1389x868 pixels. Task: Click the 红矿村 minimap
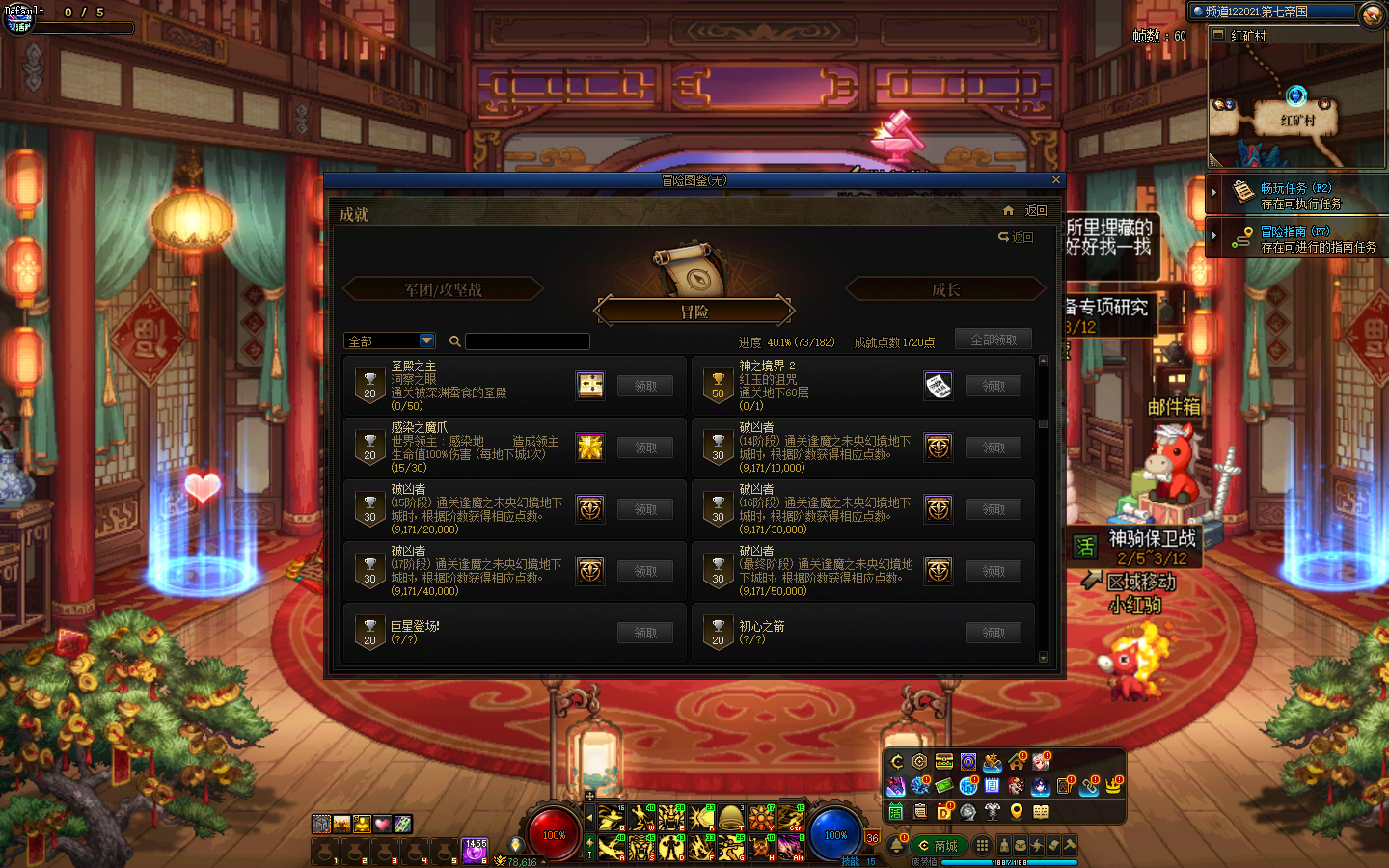[1296, 106]
